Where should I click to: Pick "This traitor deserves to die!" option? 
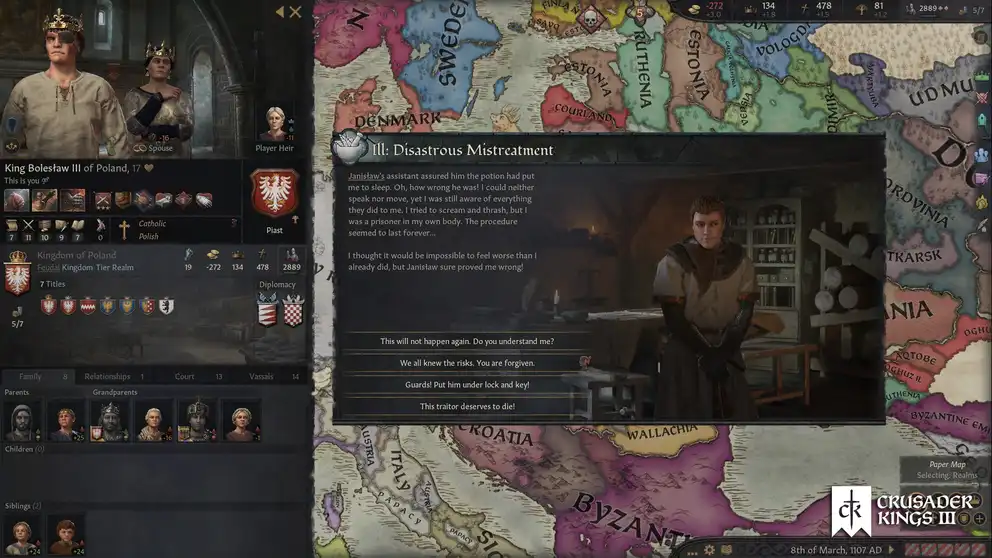467,406
